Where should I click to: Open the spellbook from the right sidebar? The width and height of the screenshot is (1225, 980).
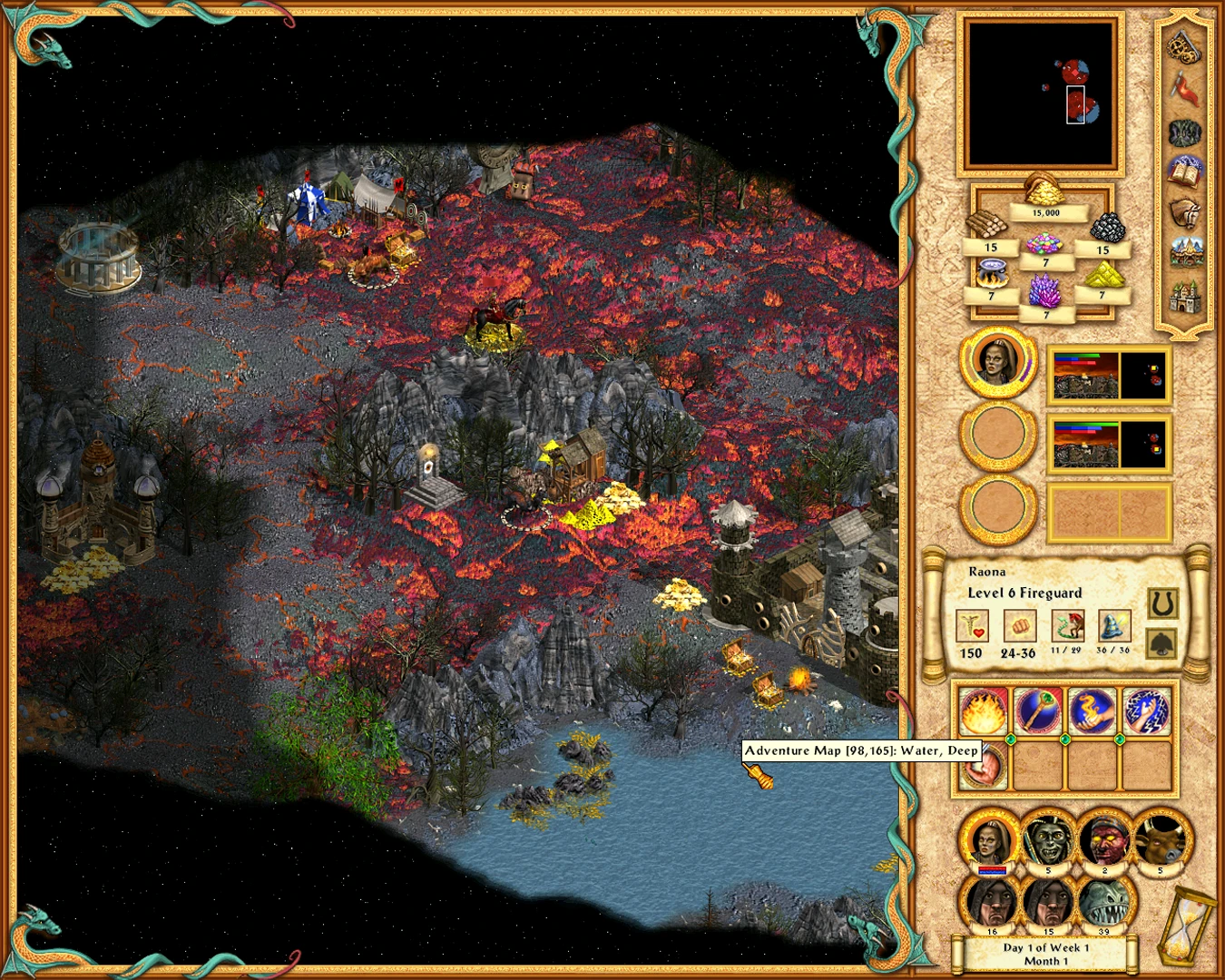click(1185, 172)
